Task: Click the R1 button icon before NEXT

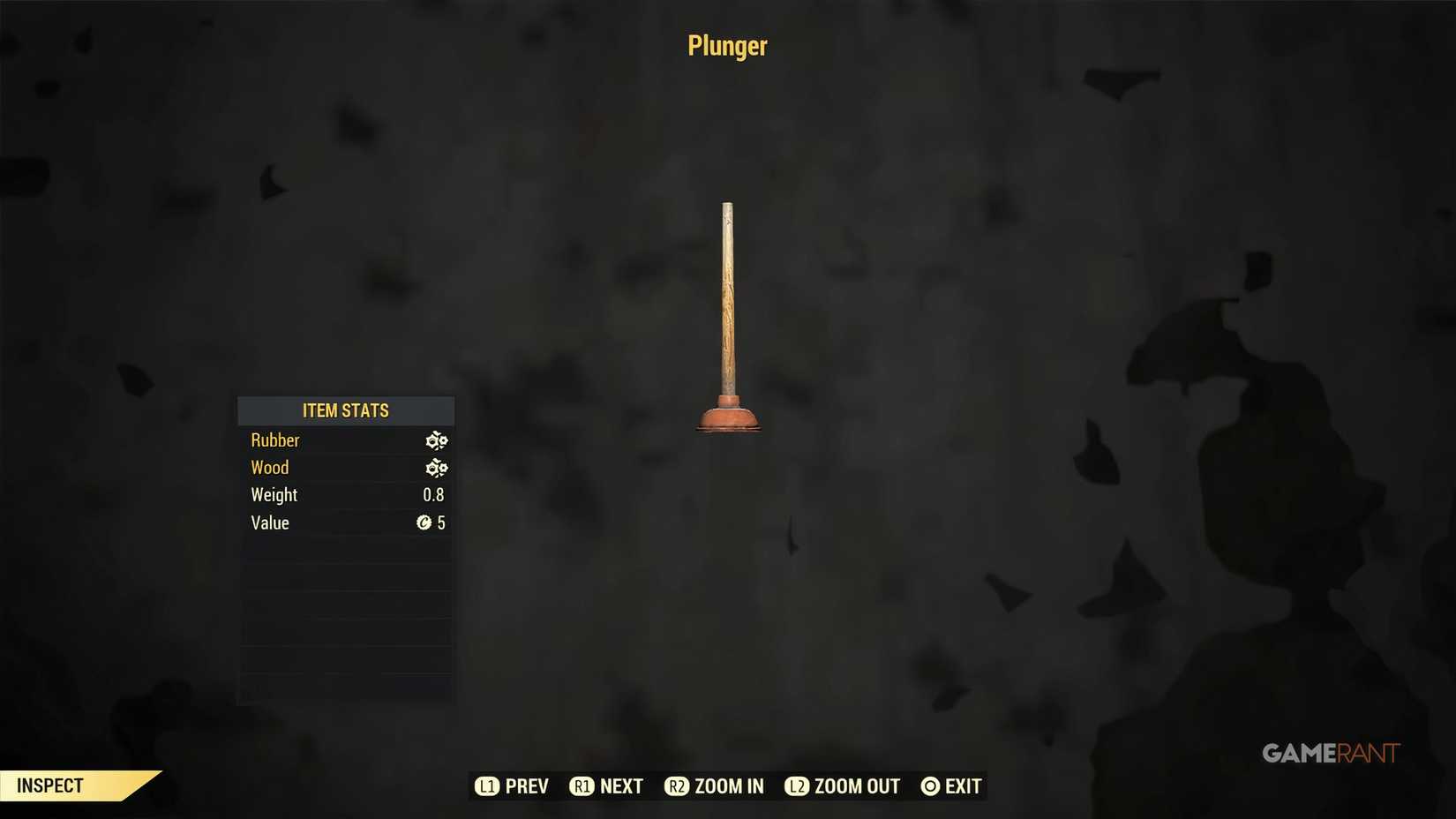Action: tap(582, 785)
